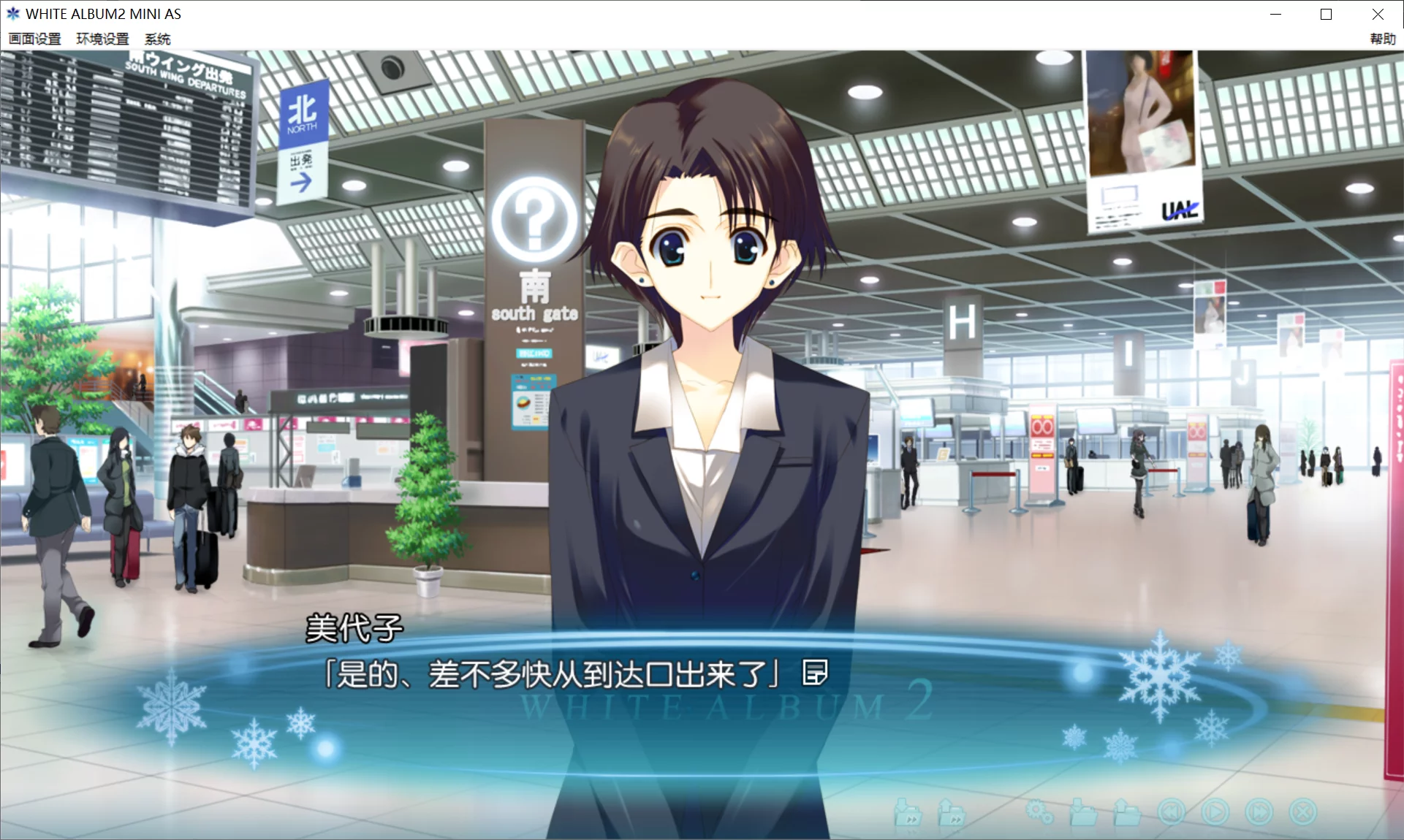Start auto-play with the play circle icon

point(1216,811)
